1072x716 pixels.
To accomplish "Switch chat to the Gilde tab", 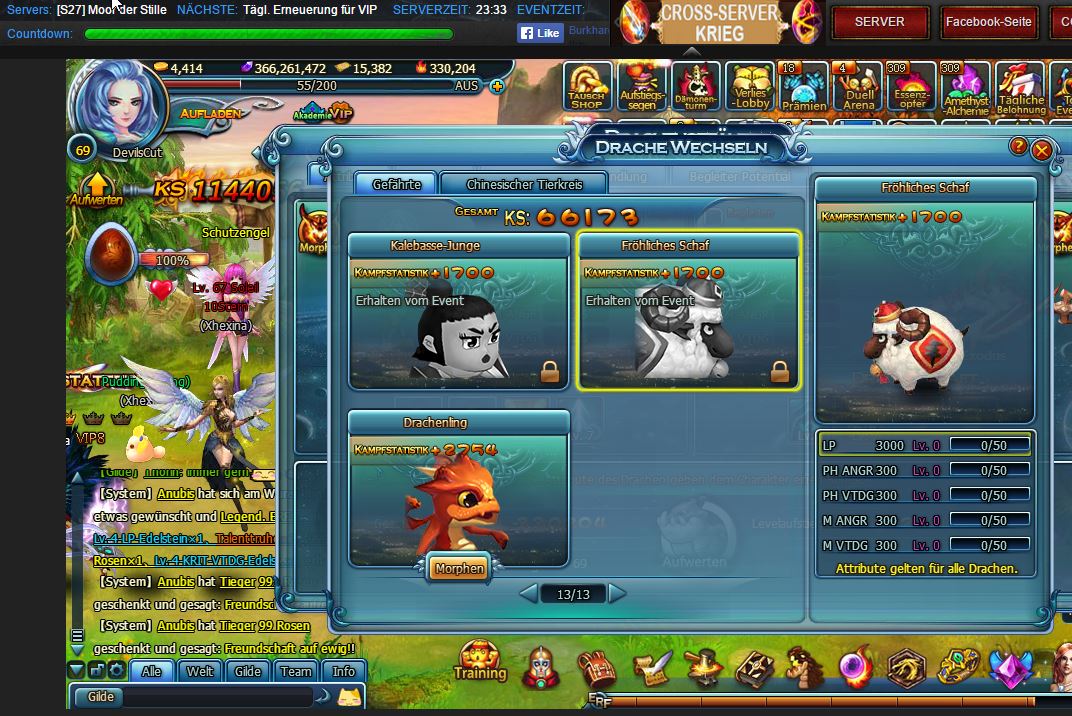I will pyautogui.click(x=248, y=672).
